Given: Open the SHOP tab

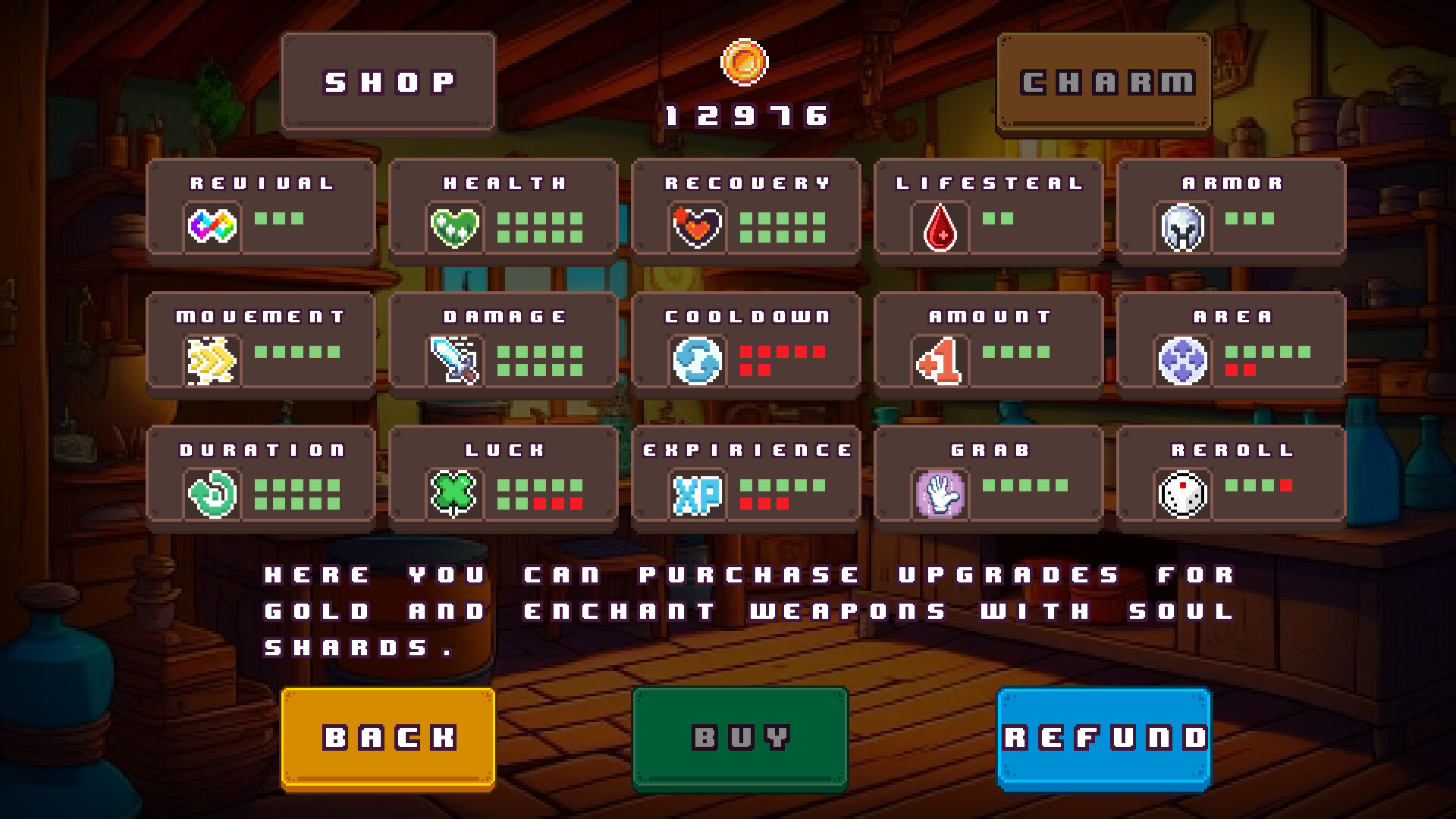Looking at the screenshot, I should [x=388, y=80].
